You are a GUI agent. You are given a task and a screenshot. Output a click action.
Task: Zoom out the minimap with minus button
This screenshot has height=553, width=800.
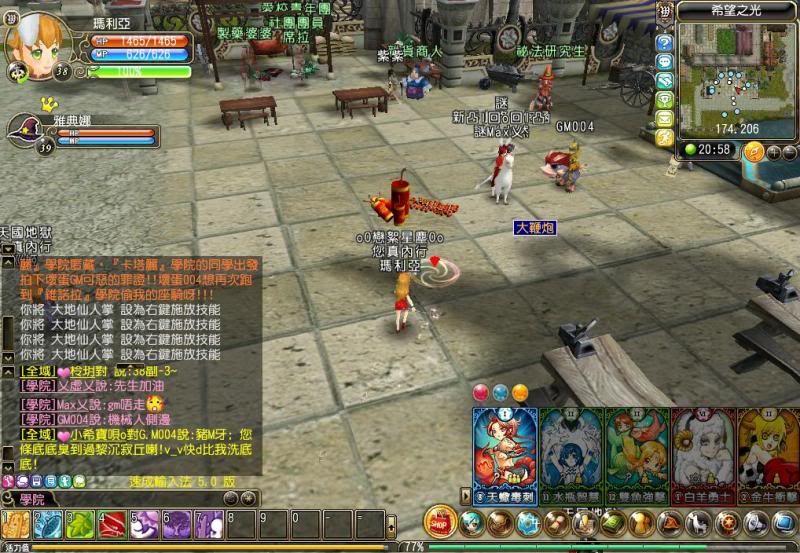coord(789,152)
